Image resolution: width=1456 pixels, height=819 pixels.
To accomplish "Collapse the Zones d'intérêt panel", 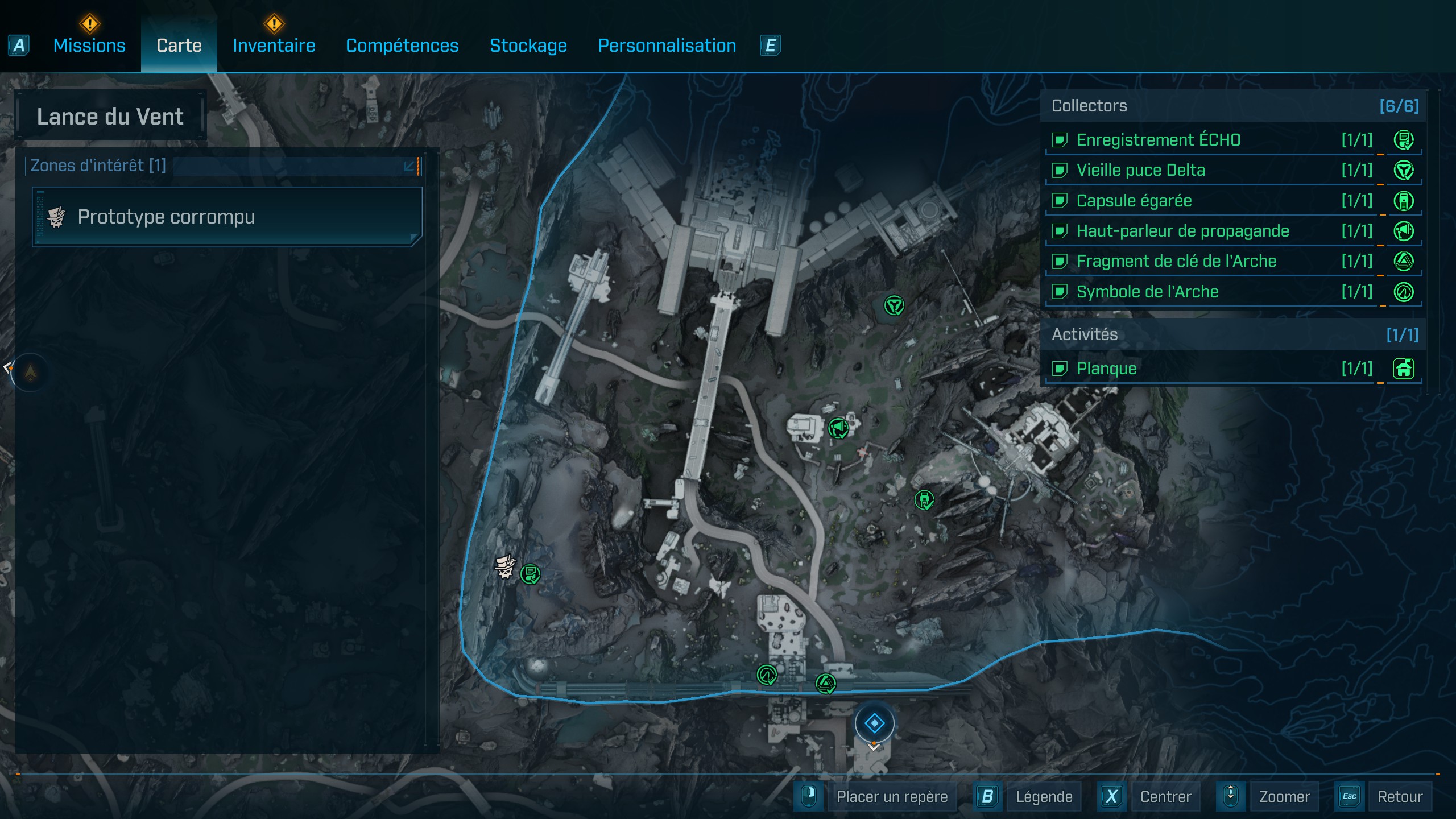I will click(409, 166).
